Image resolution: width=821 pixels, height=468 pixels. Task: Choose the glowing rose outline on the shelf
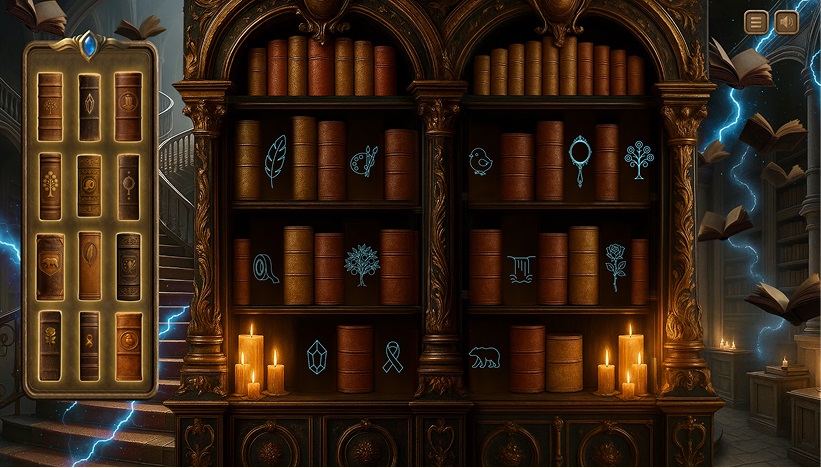point(614,266)
